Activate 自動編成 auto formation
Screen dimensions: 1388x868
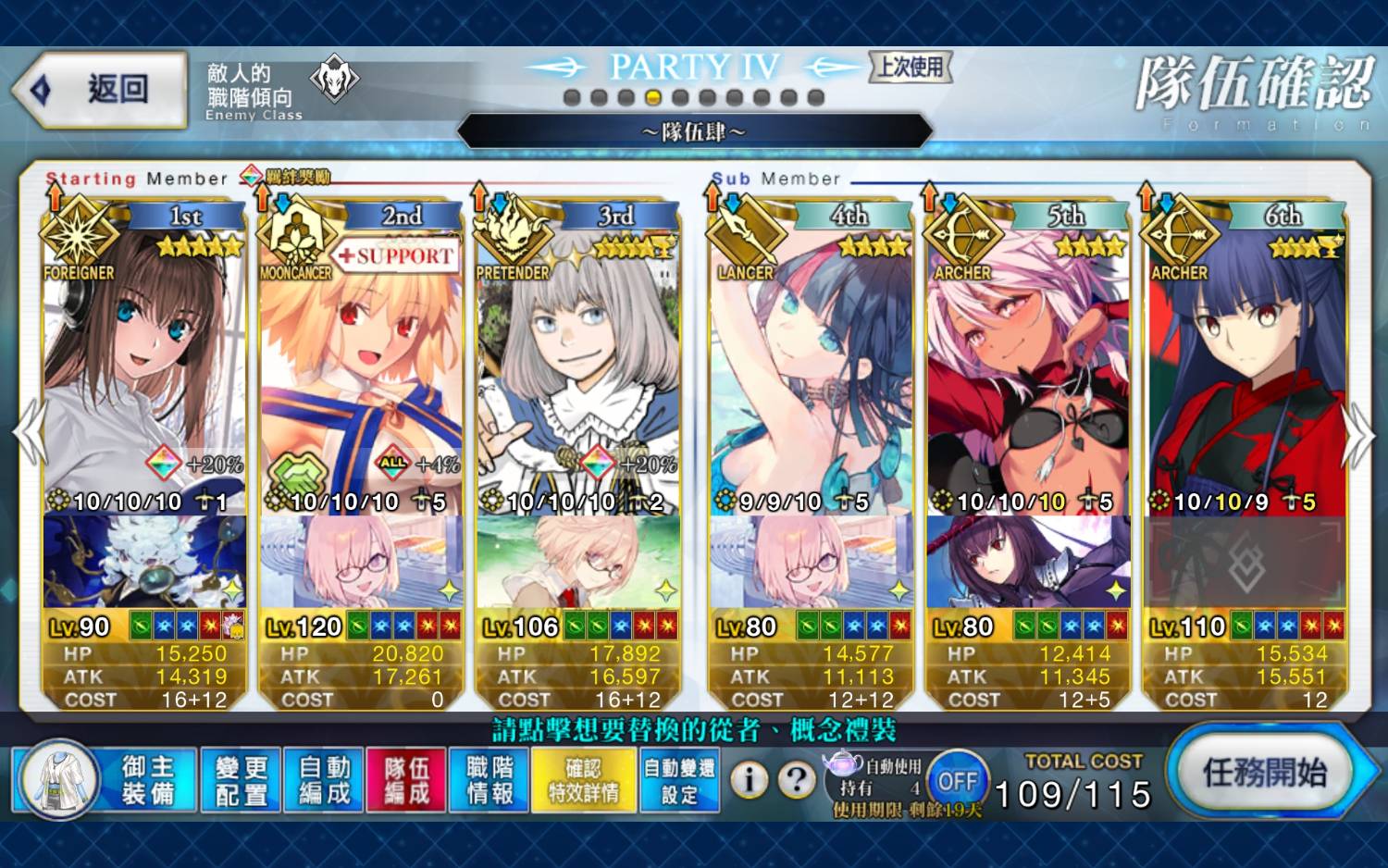[x=324, y=780]
